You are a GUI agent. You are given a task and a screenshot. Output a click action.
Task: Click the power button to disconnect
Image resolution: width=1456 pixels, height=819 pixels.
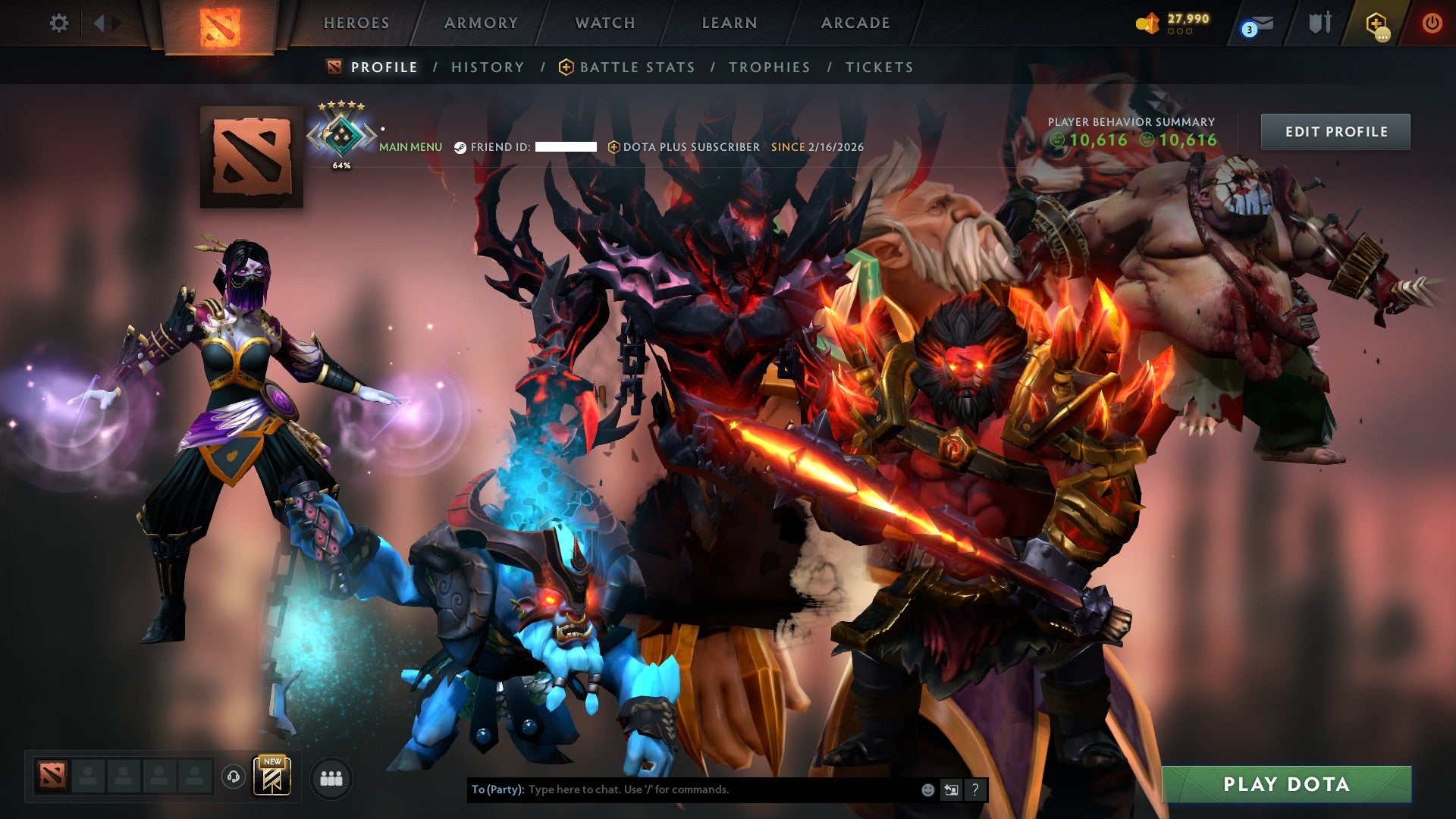coord(1432,23)
